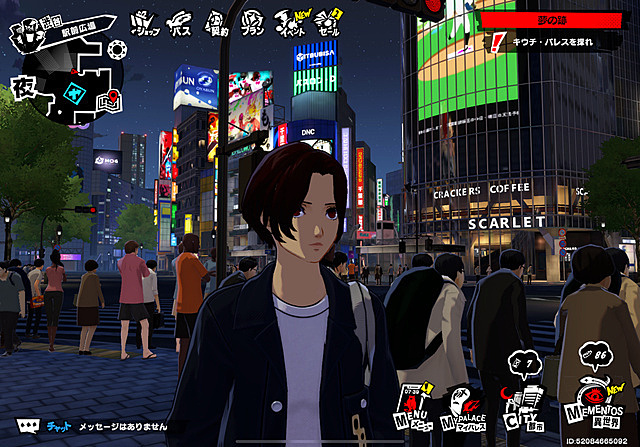Select the blue marker on the minimap
Screen dimensions: 640x447
pyautogui.click(x=74, y=90)
